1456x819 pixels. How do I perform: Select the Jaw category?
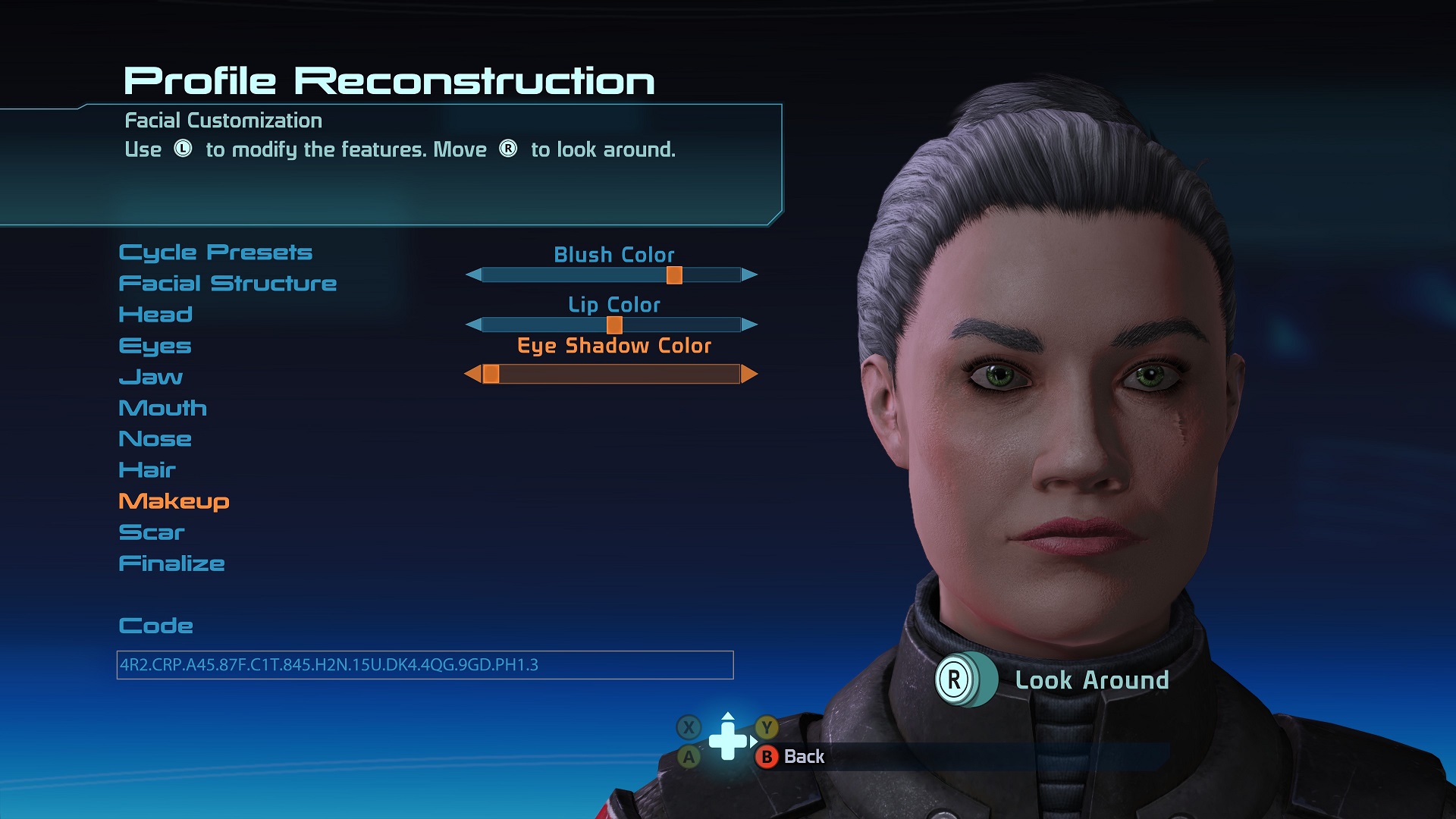151,377
